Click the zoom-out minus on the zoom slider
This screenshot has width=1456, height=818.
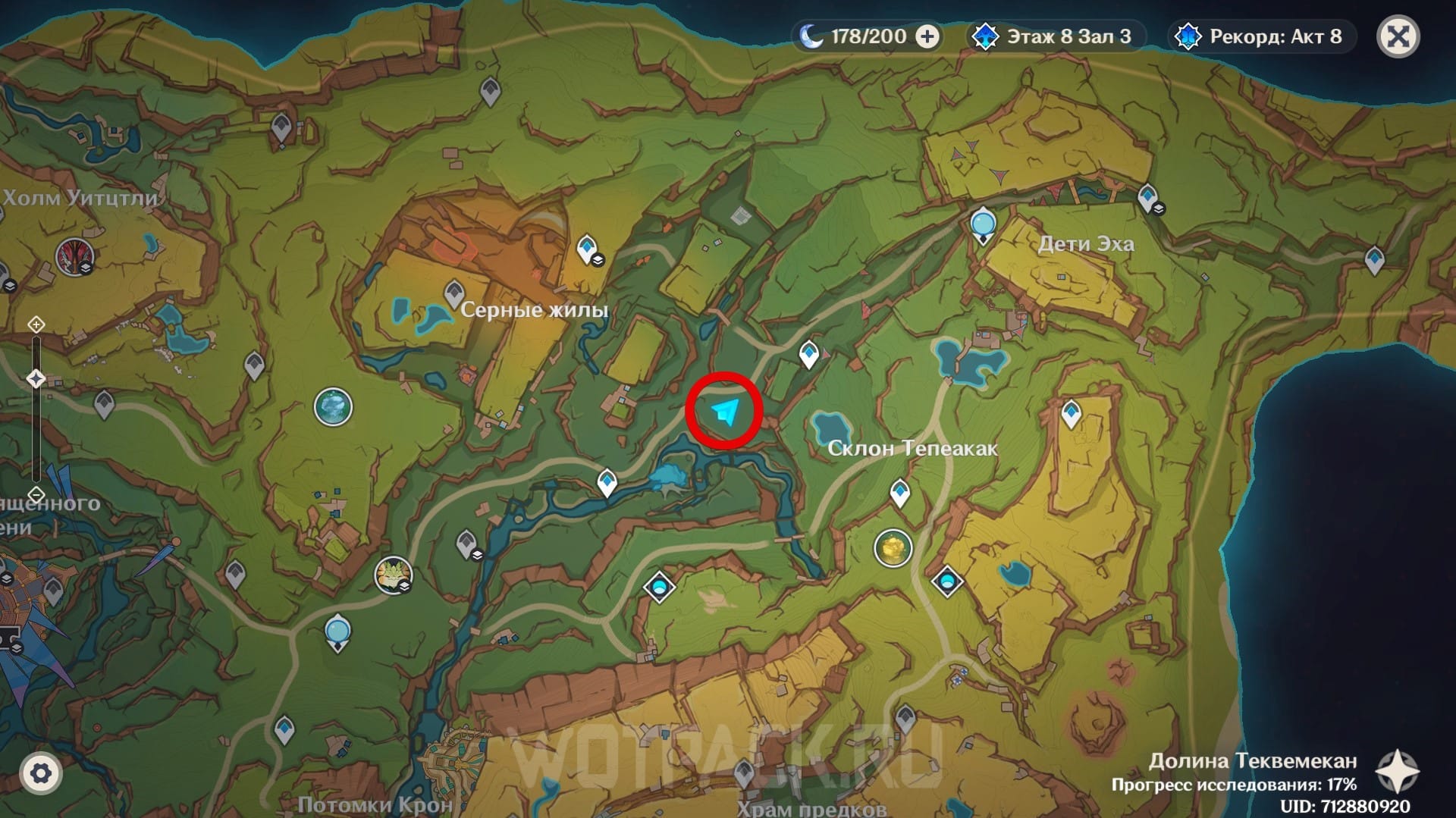(36, 494)
